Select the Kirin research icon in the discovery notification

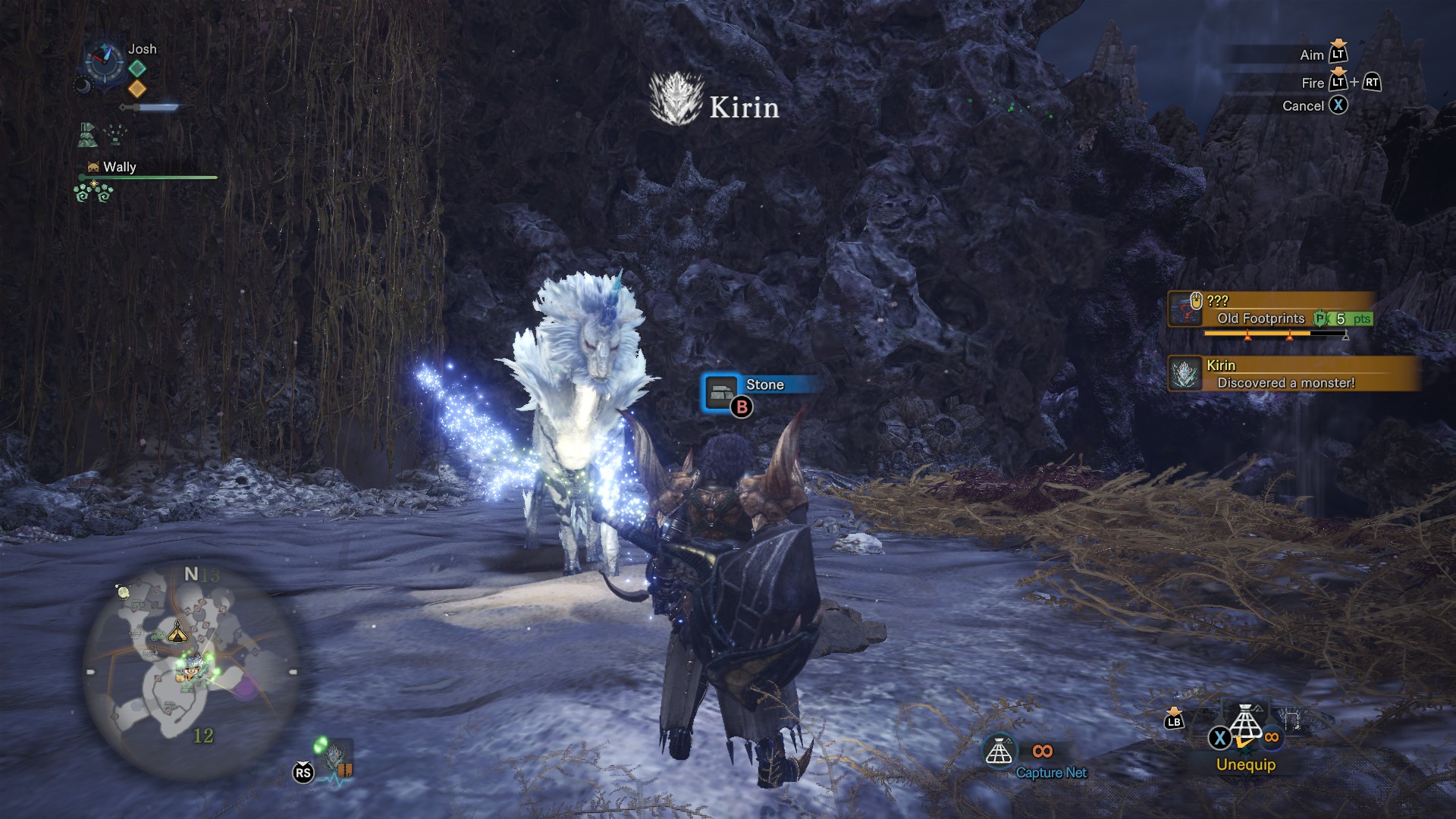tap(1186, 374)
